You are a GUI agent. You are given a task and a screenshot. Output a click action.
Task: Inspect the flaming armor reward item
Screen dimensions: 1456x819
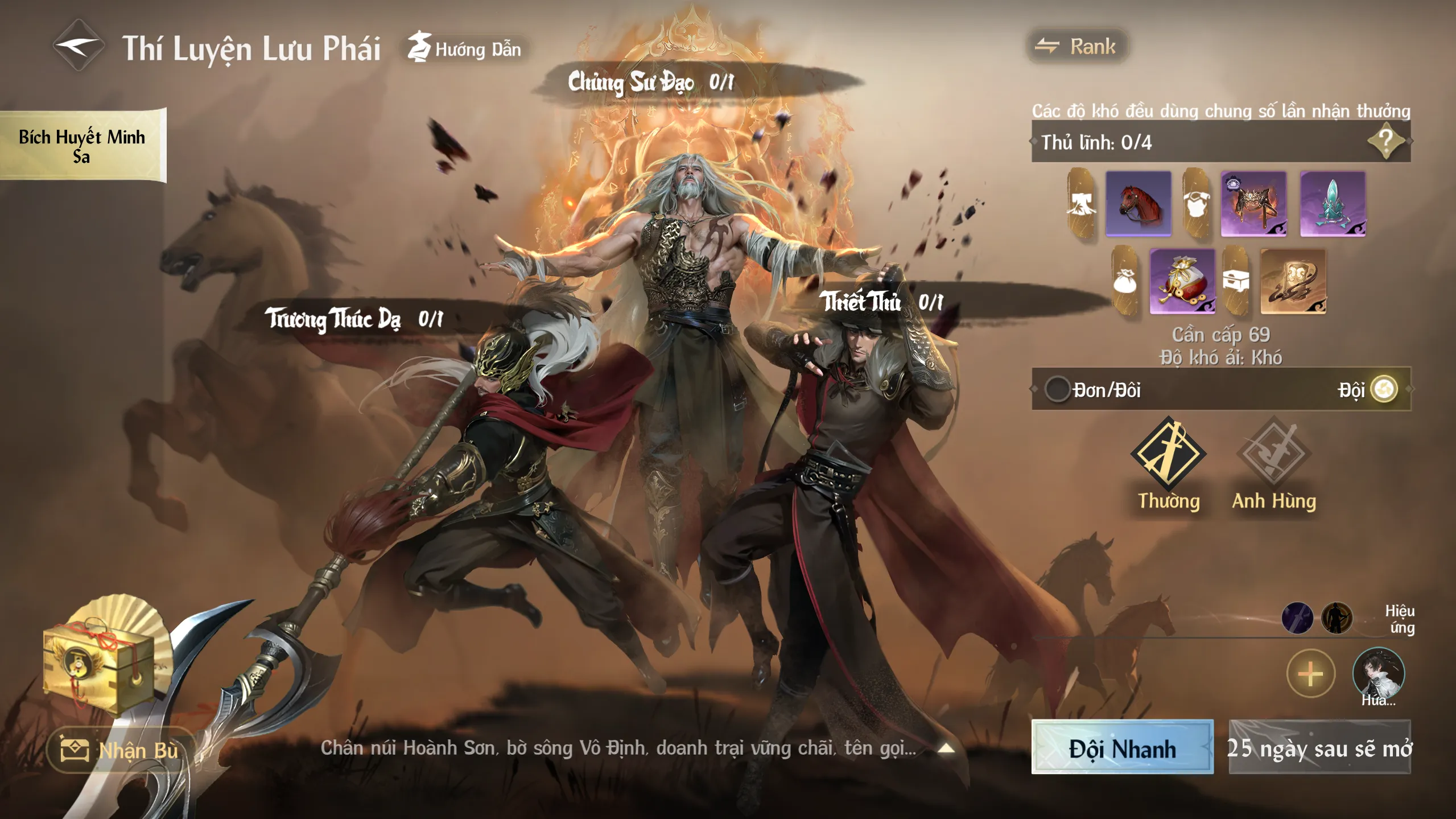click(1253, 203)
